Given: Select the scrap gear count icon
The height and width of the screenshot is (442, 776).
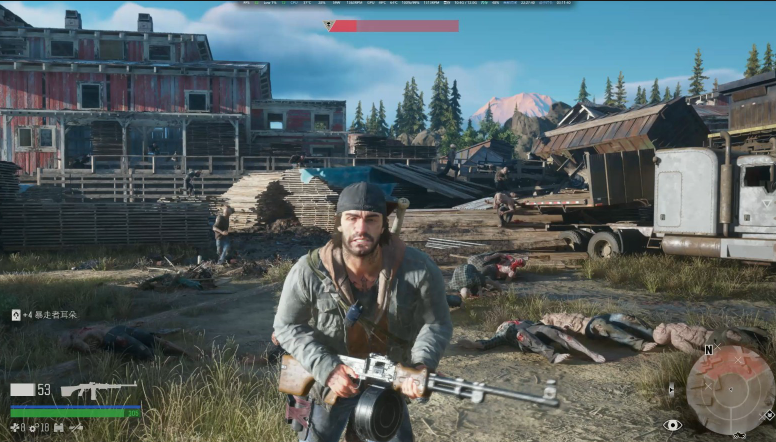Looking at the screenshot, I should click(34, 427).
